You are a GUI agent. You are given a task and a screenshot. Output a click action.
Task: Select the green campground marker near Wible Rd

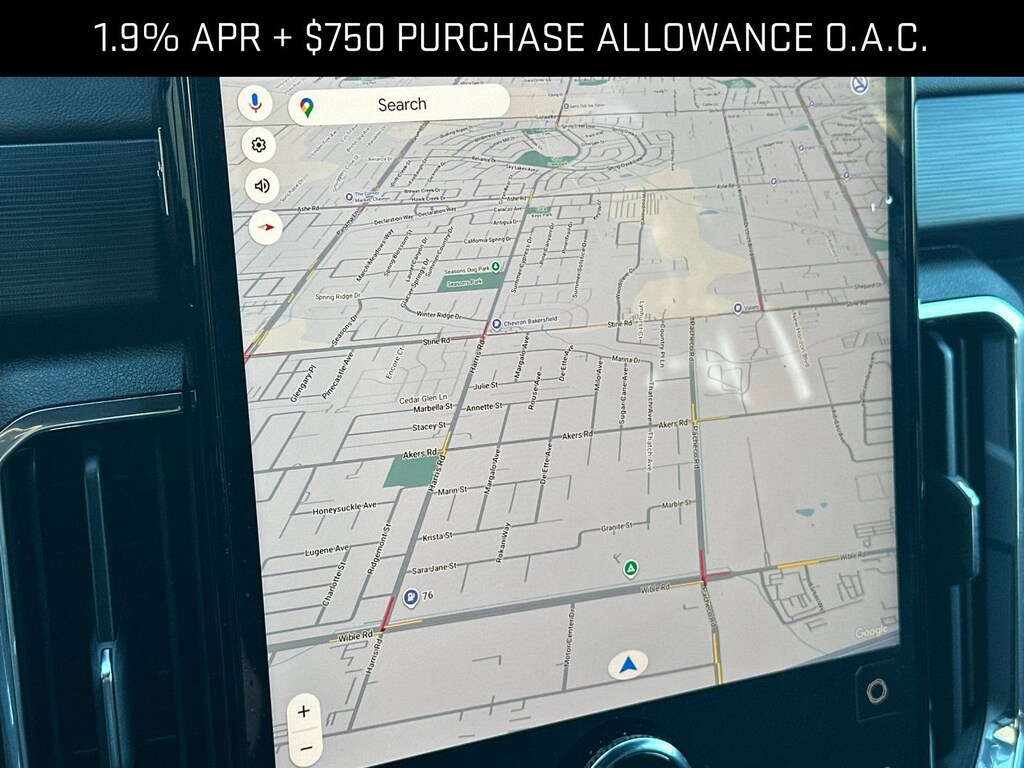click(x=631, y=569)
